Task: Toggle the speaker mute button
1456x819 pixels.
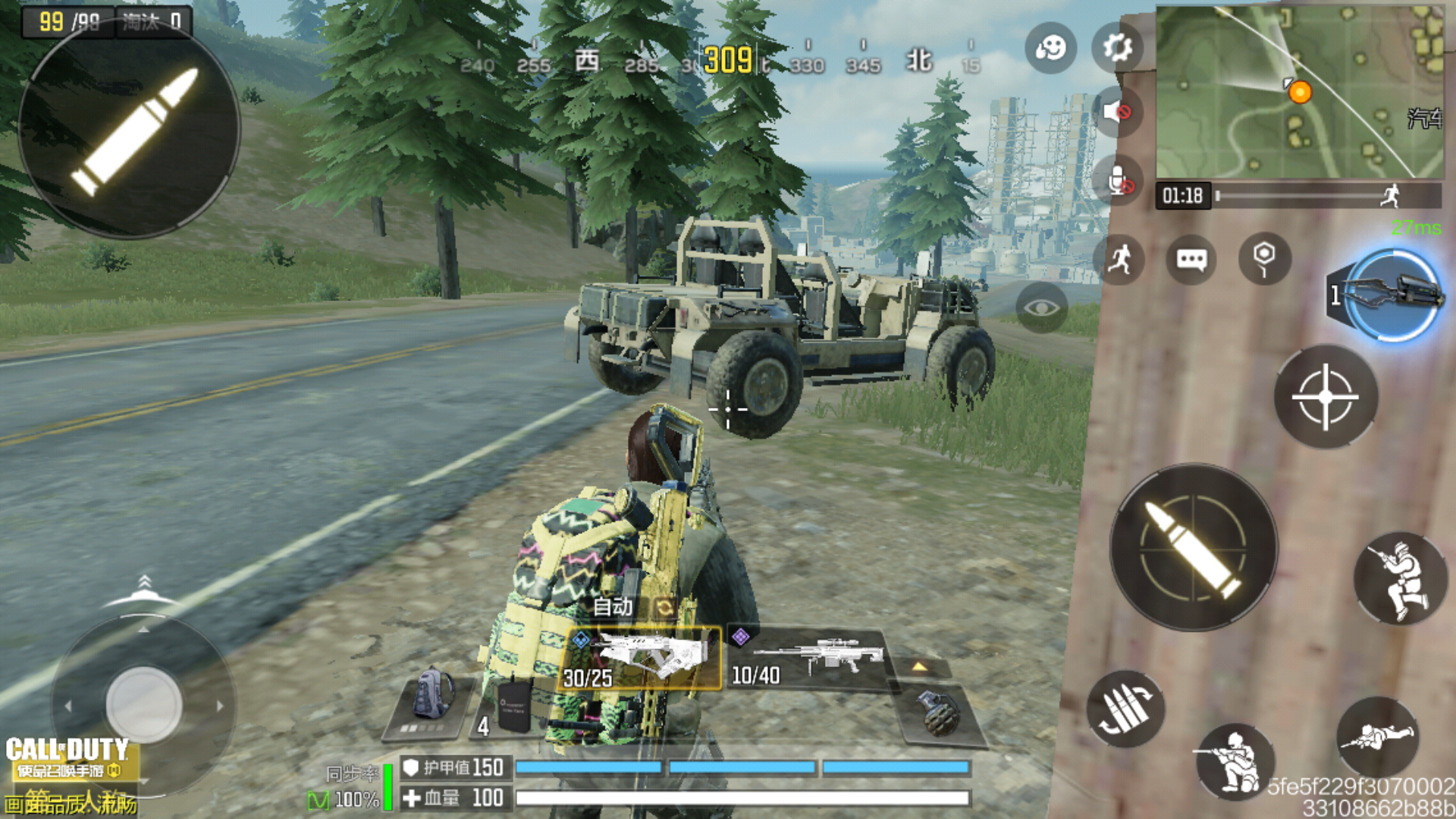Action: point(1118,112)
